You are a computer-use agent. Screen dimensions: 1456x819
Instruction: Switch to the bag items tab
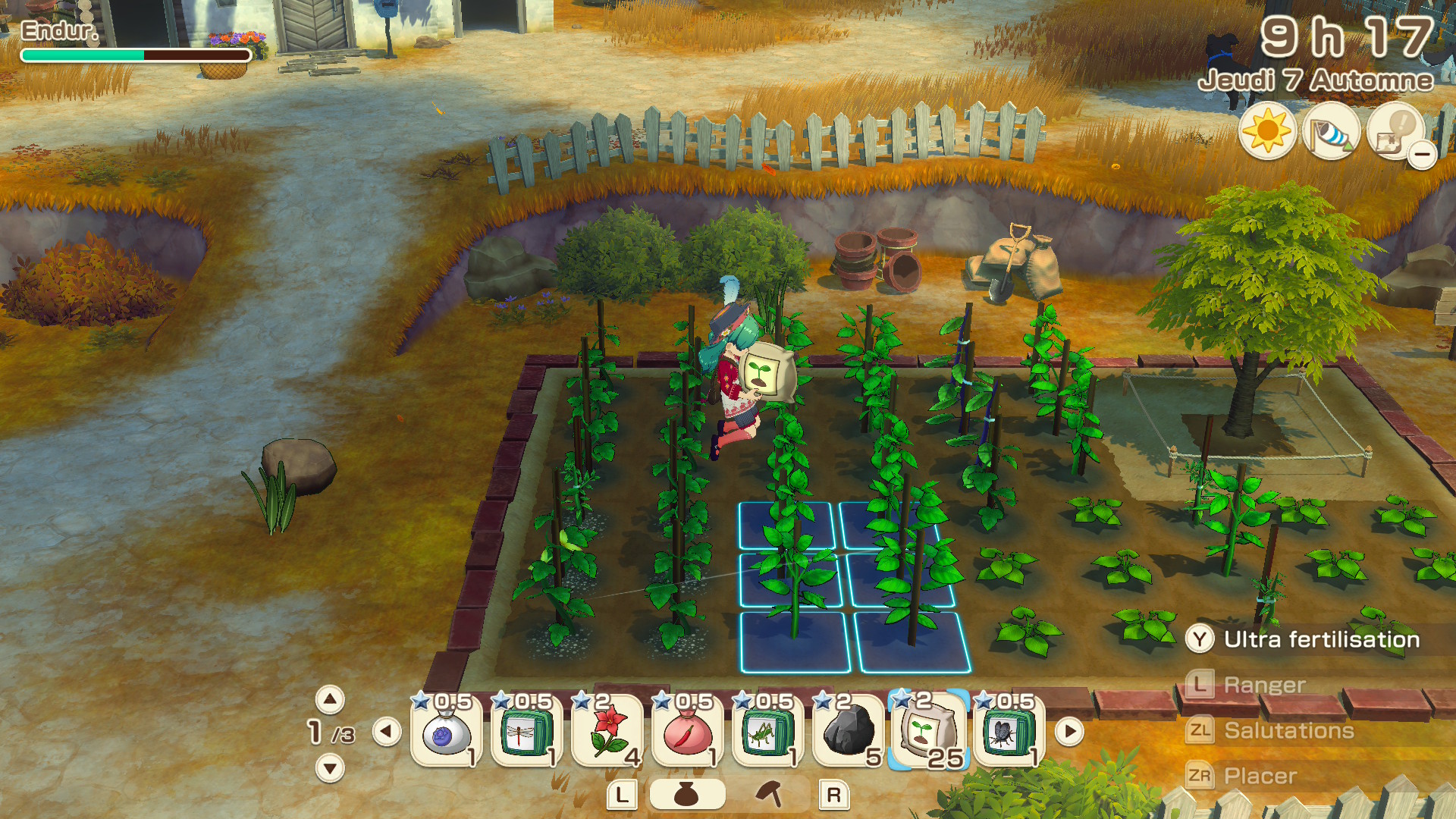[x=686, y=795]
